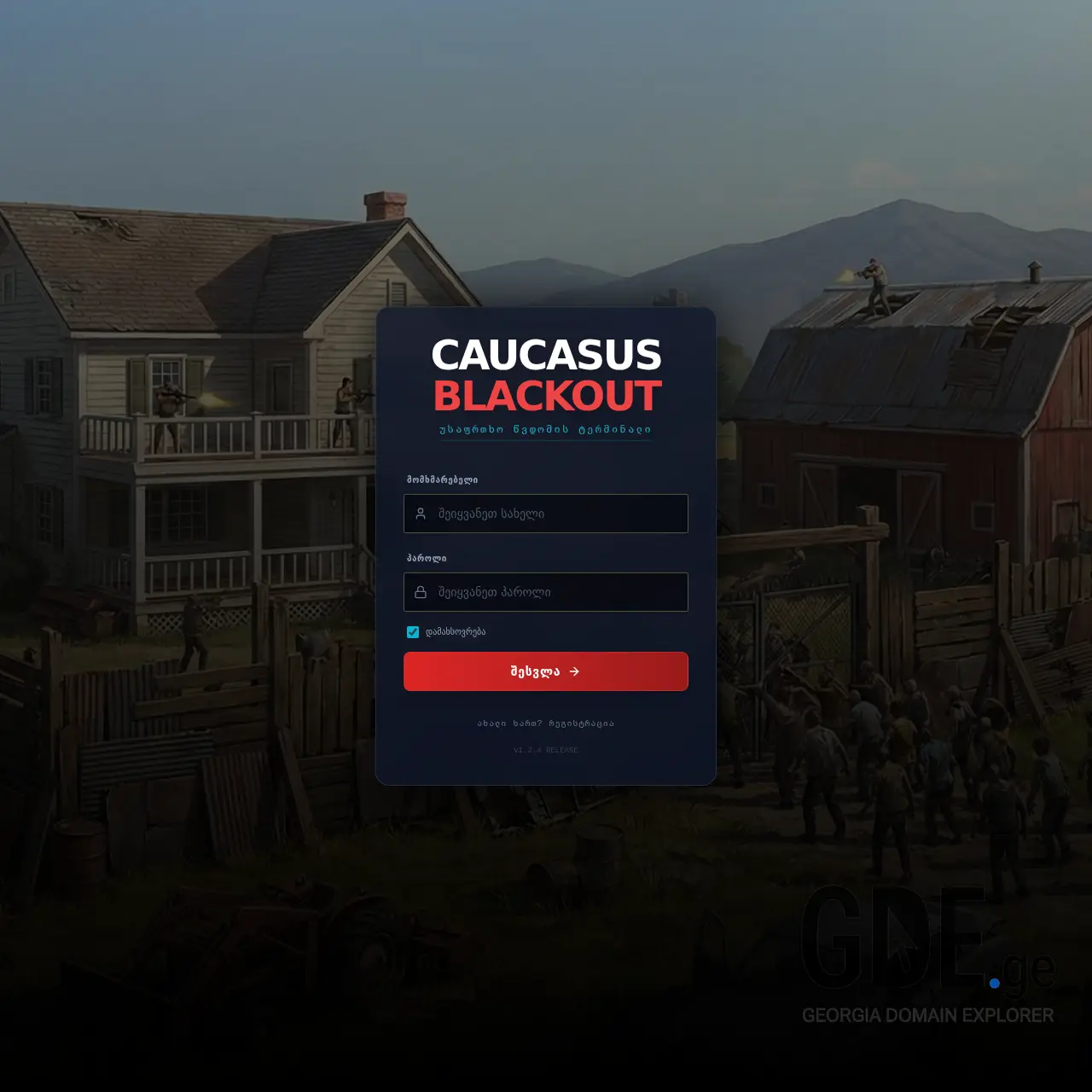This screenshot has width=1092, height=1092.
Task: Click the CAUCASUS BLACKOUT logo
Action: click(546, 371)
